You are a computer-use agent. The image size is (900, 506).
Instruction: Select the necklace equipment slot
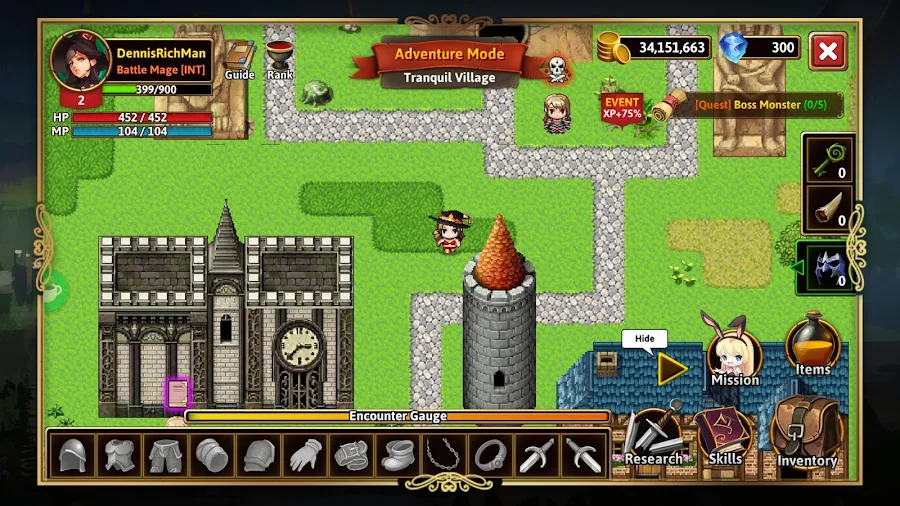(x=442, y=455)
